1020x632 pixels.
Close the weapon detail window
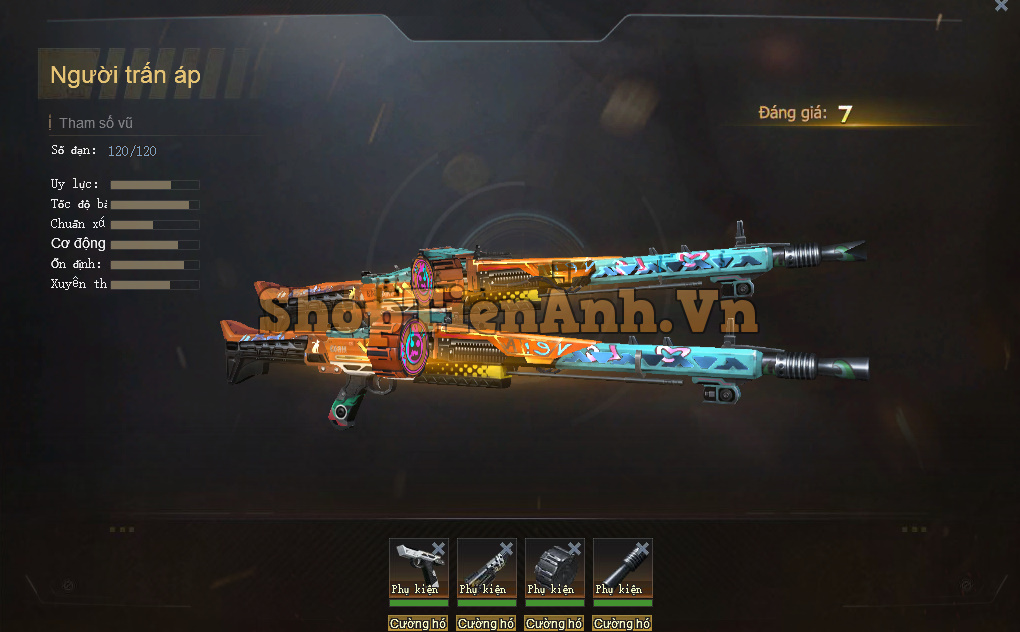1001,6
